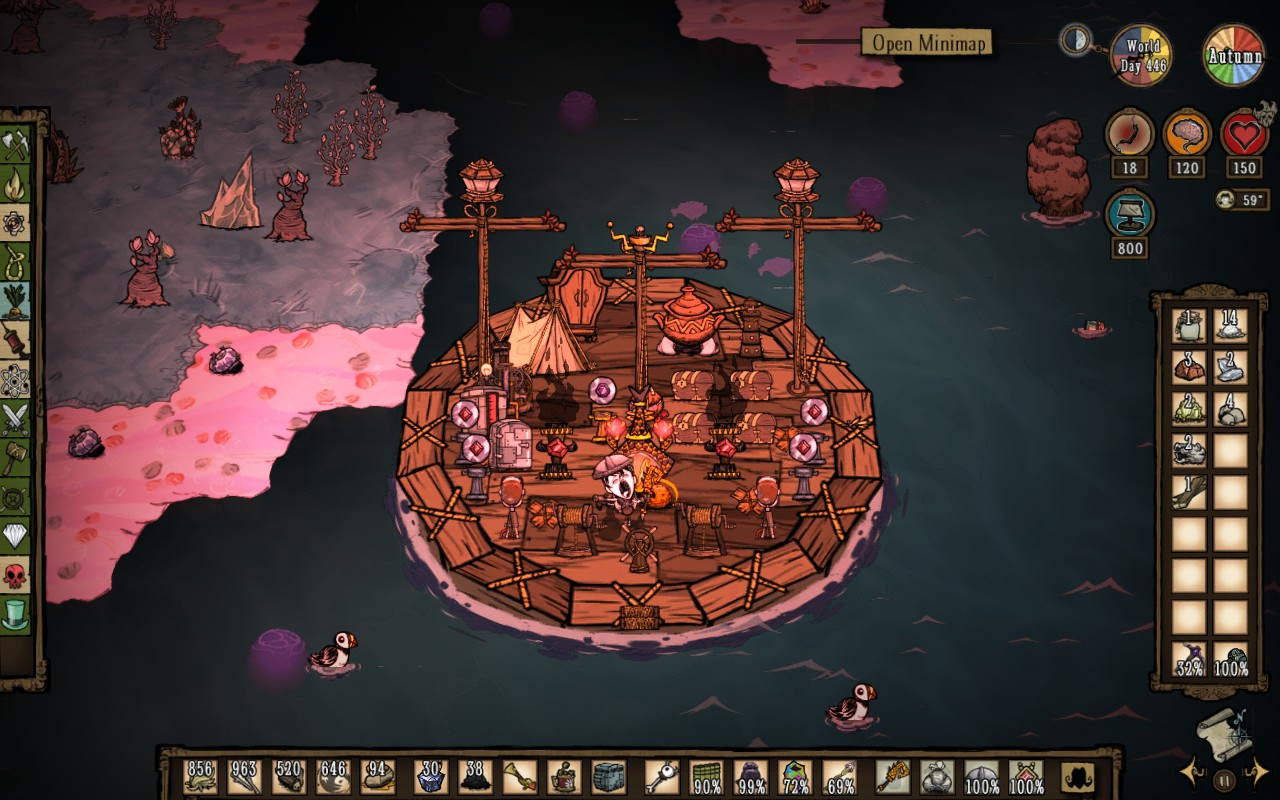
Task: Rotate the camera left
Action: click(x=1191, y=771)
